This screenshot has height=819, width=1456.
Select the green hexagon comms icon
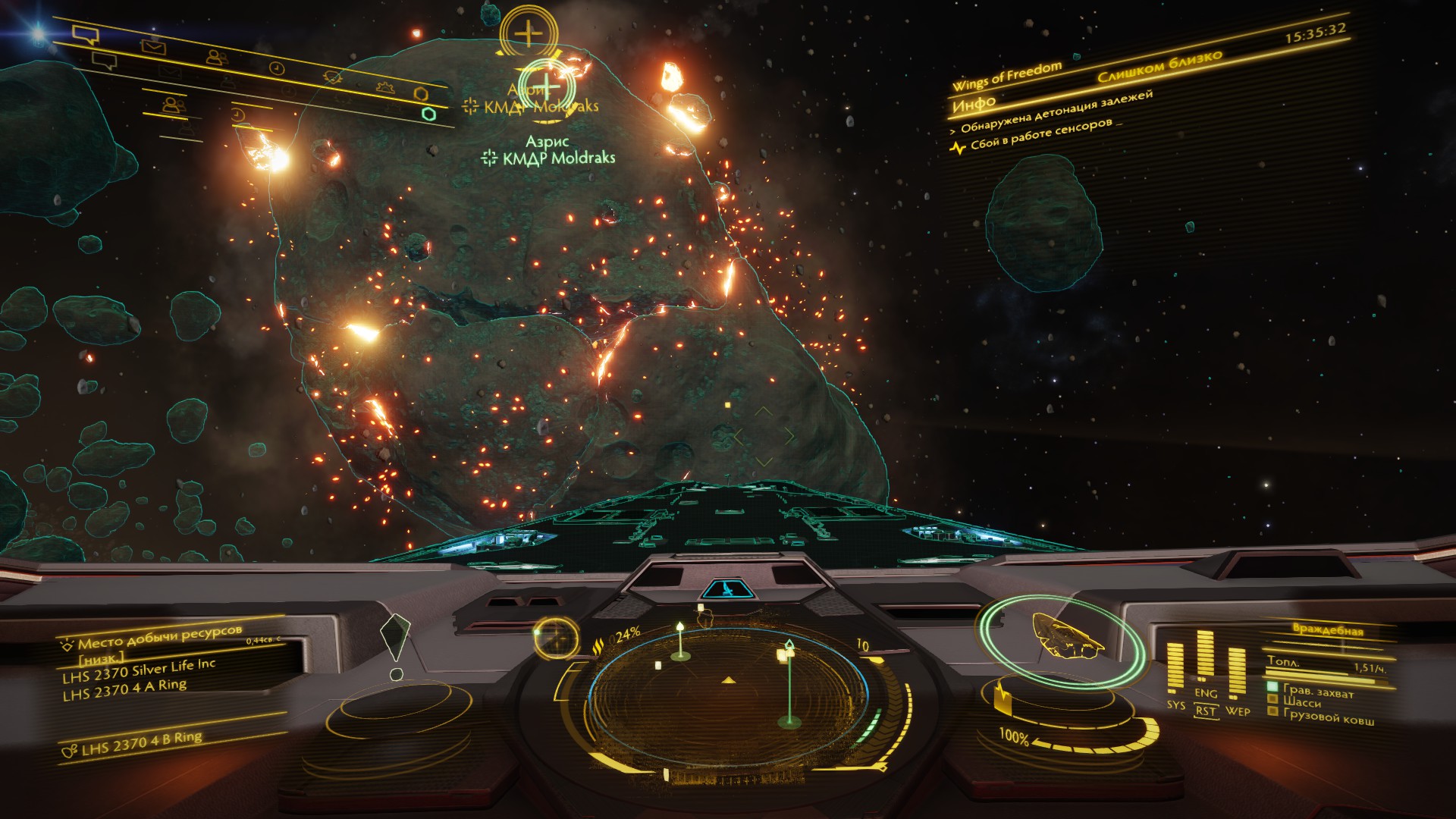[428, 114]
